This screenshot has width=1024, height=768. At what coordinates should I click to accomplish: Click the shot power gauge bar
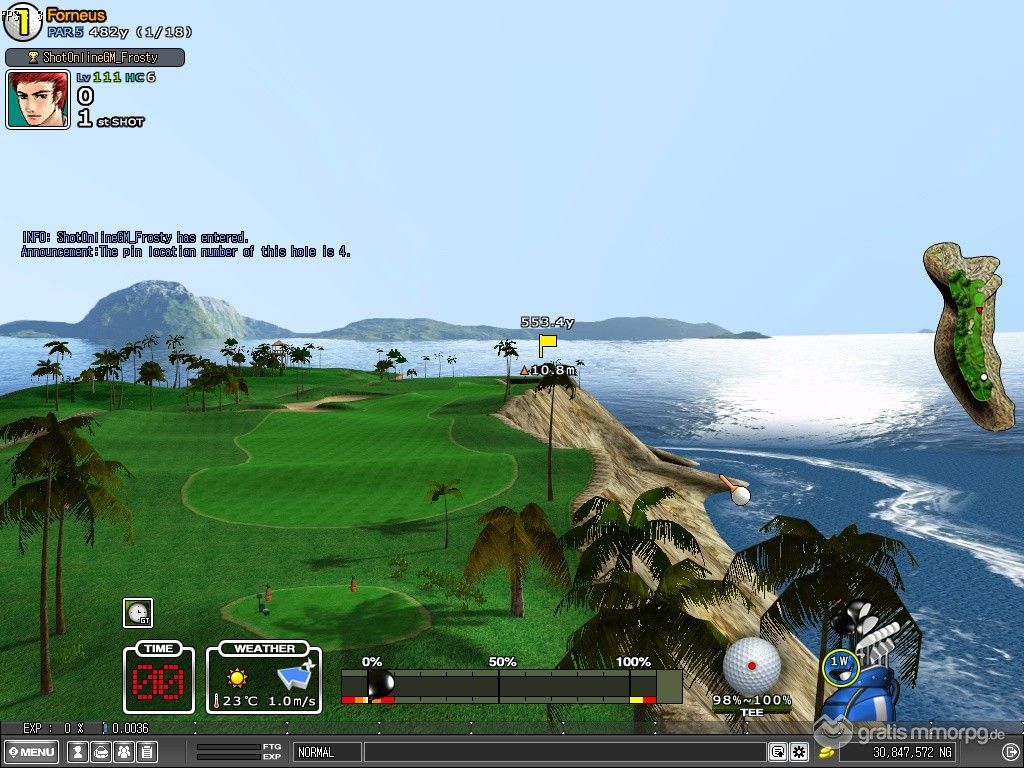coord(511,686)
